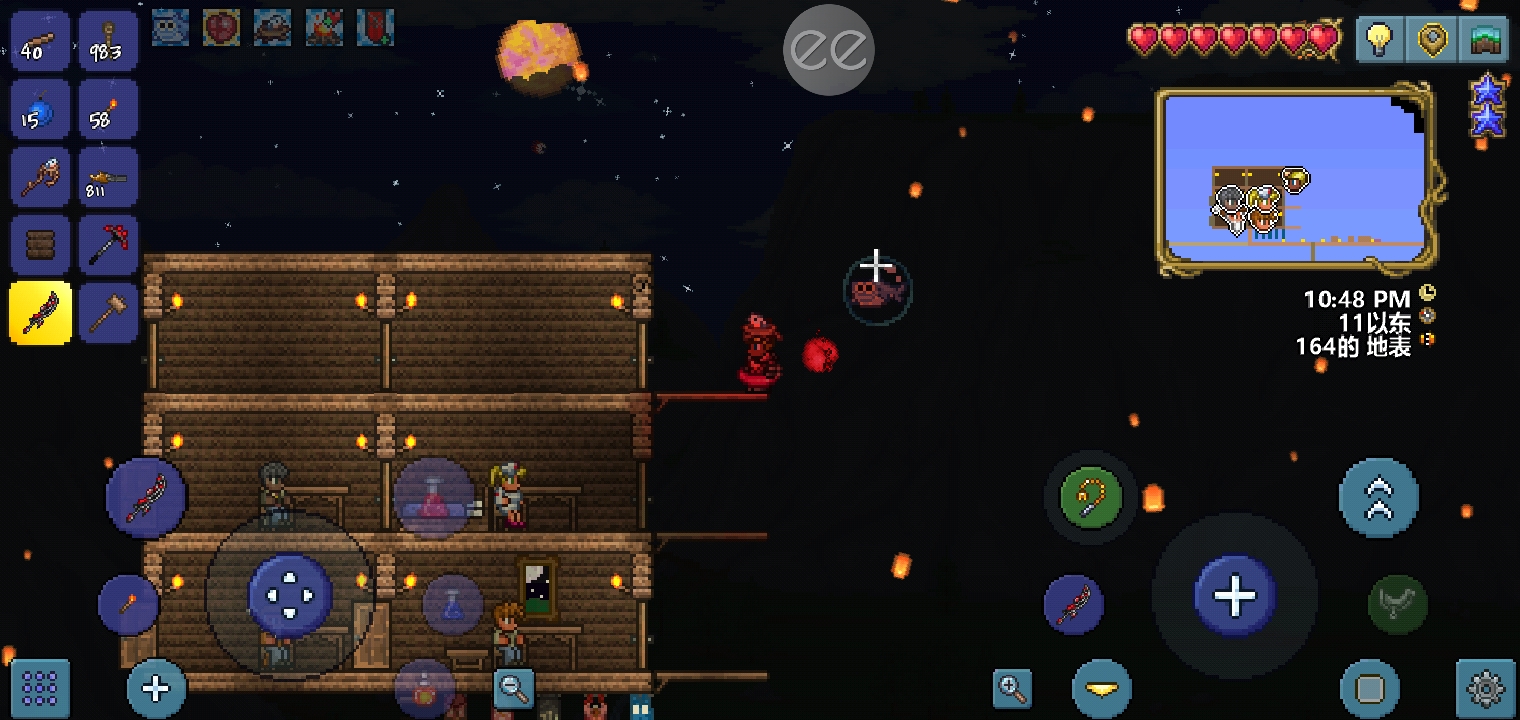Open the settings gear

coord(1485,688)
